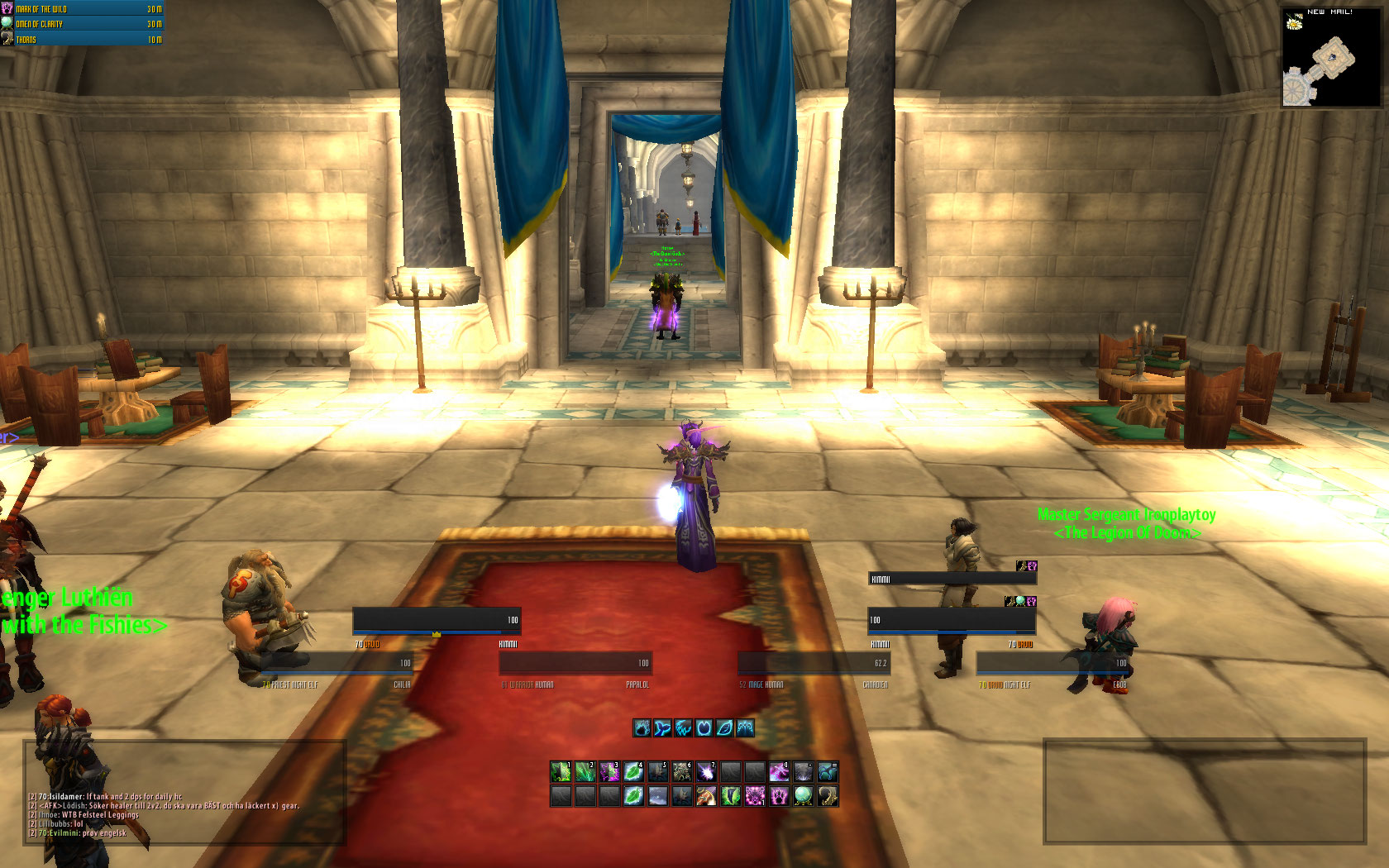Click the New Mail icon

1295,22
